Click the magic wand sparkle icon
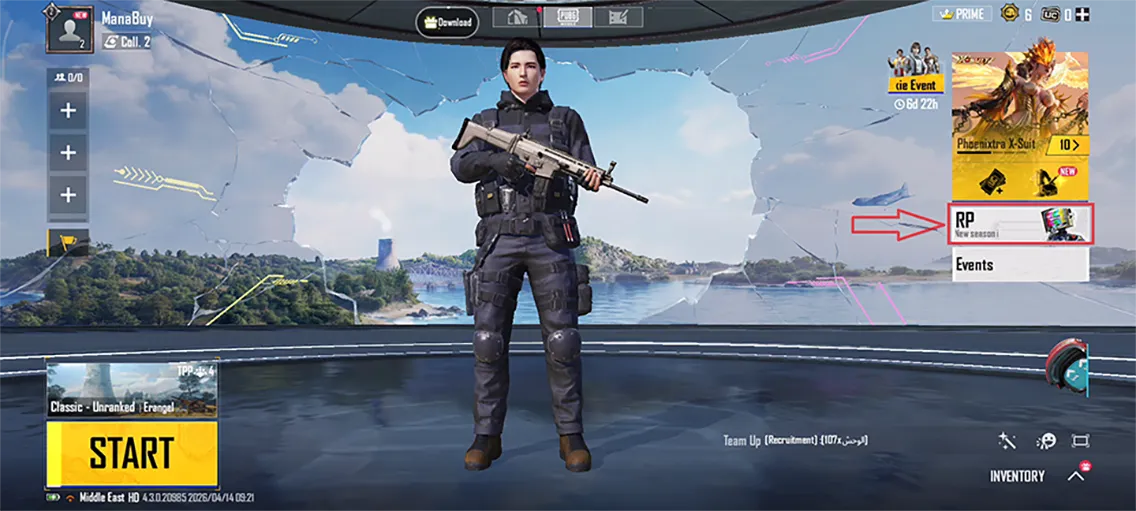Image resolution: width=1136 pixels, height=511 pixels. pyautogui.click(x=1007, y=441)
